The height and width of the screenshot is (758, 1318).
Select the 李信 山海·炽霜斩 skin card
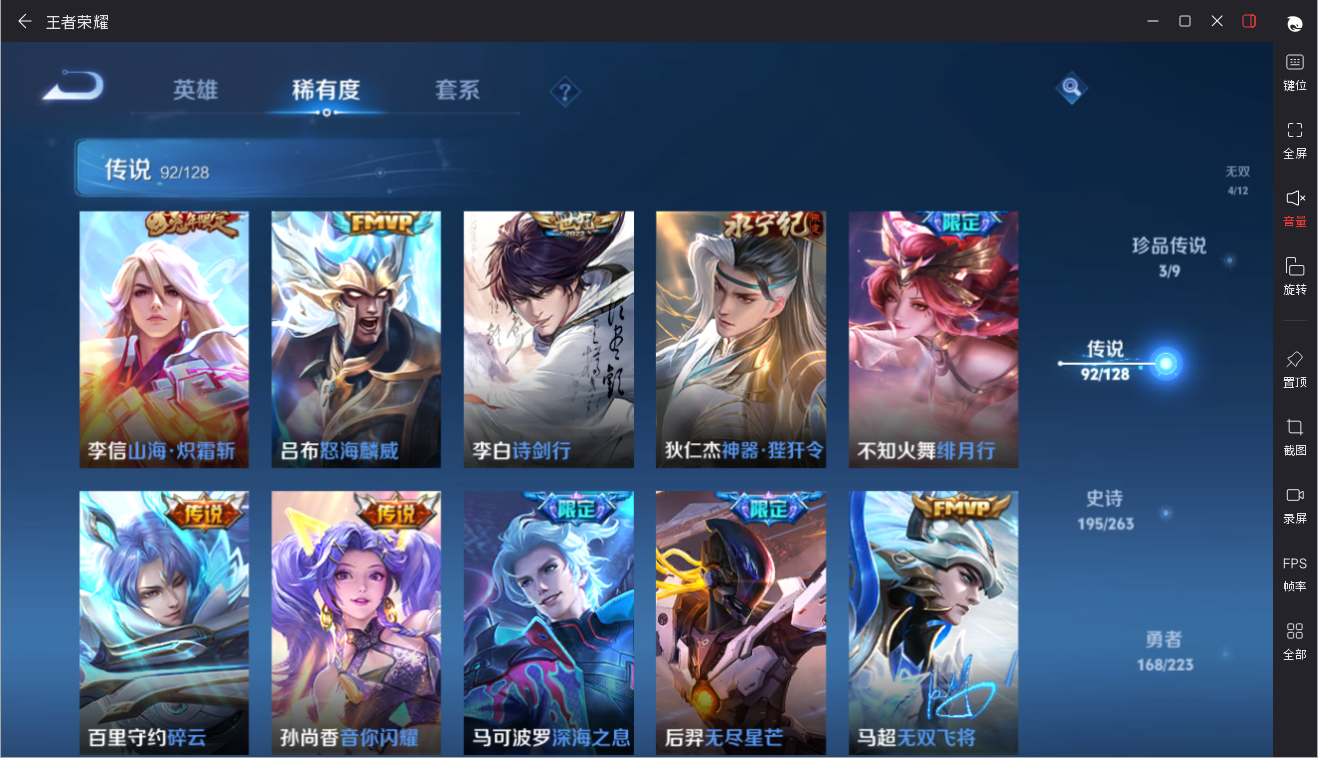coord(164,339)
